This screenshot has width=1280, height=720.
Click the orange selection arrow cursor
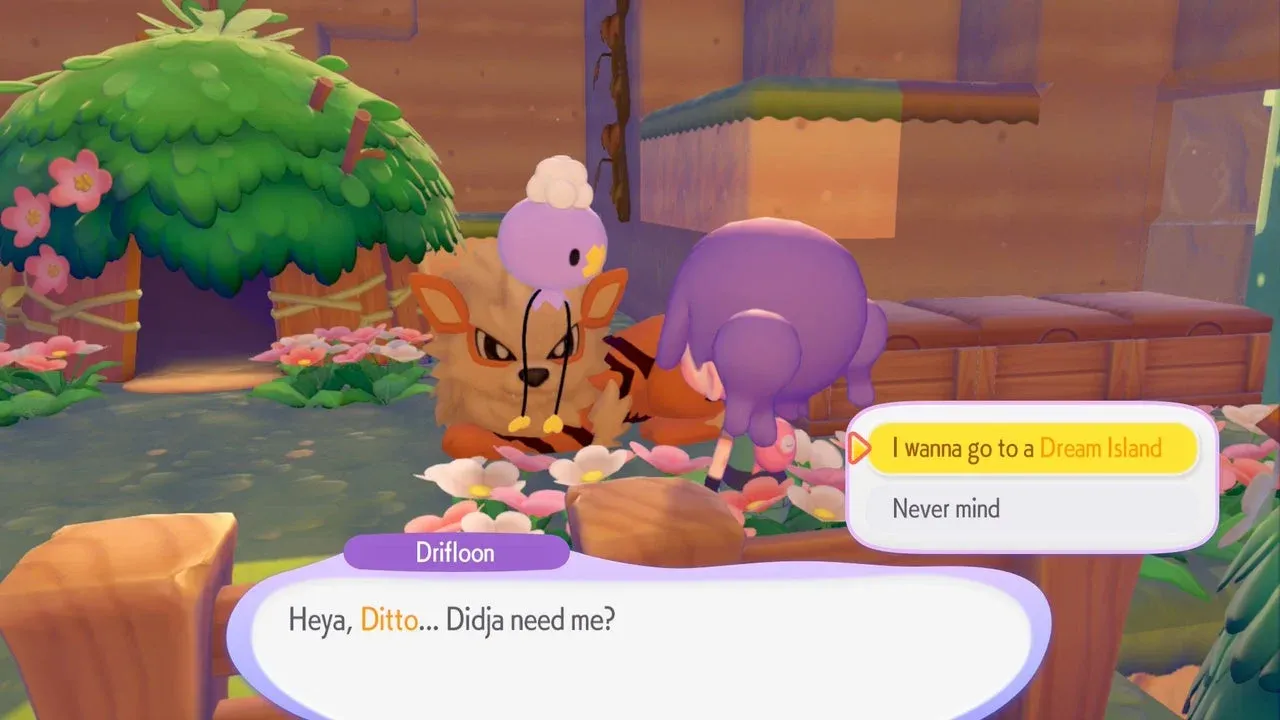coord(858,449)
